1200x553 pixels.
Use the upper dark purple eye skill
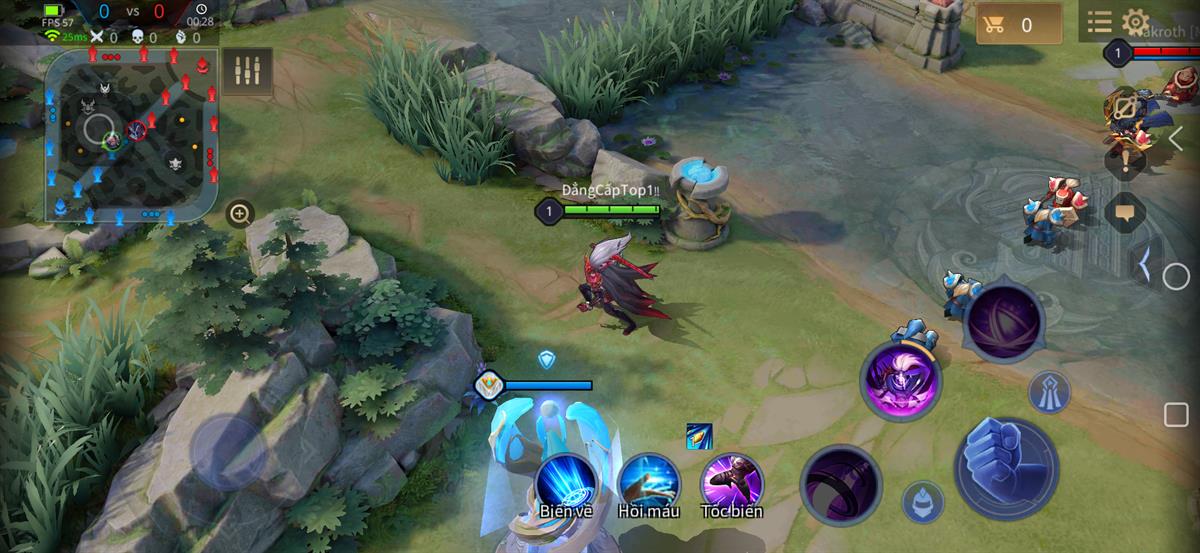tap(1003, 322)
